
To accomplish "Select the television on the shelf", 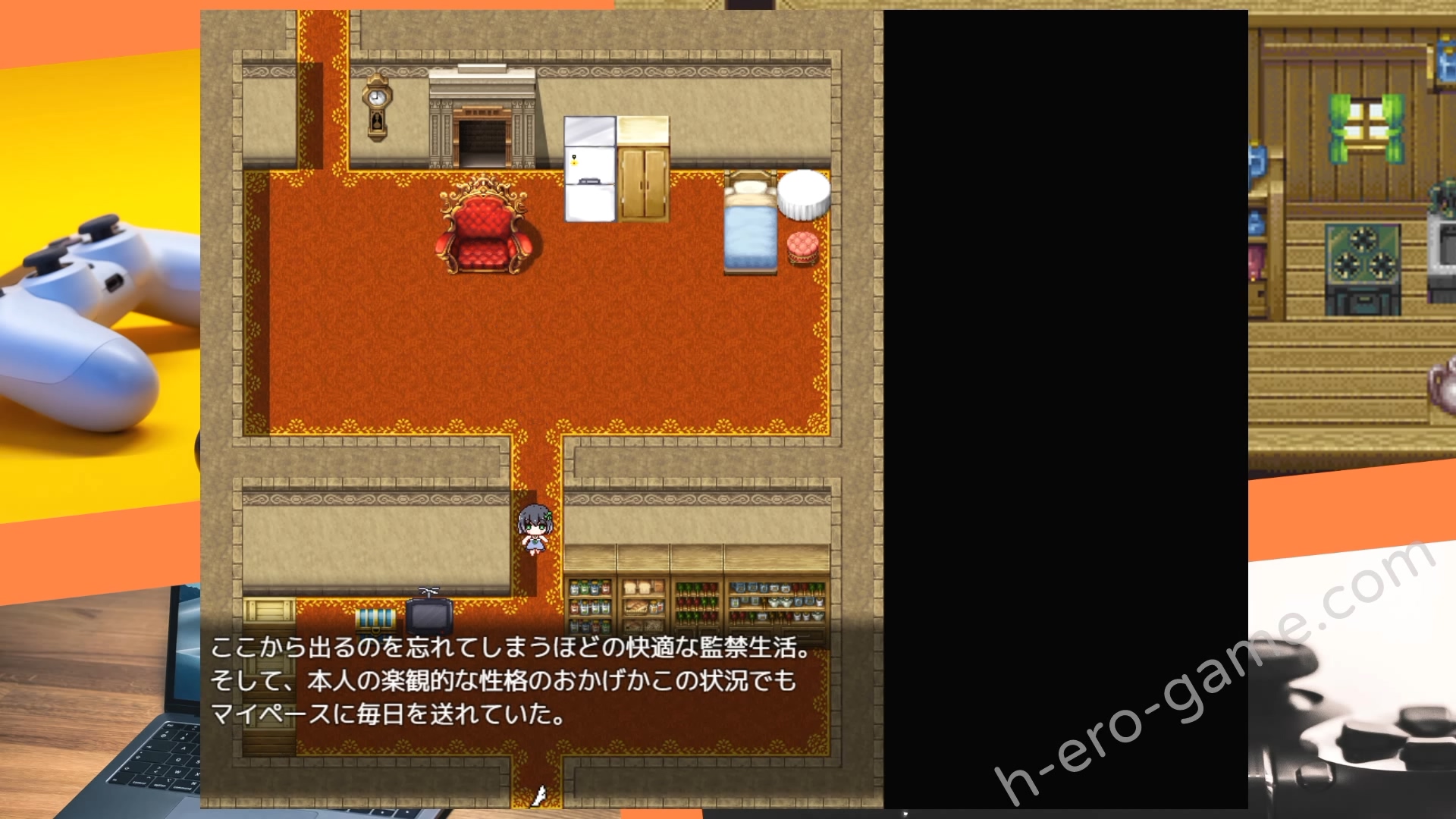I will point(430,616).
